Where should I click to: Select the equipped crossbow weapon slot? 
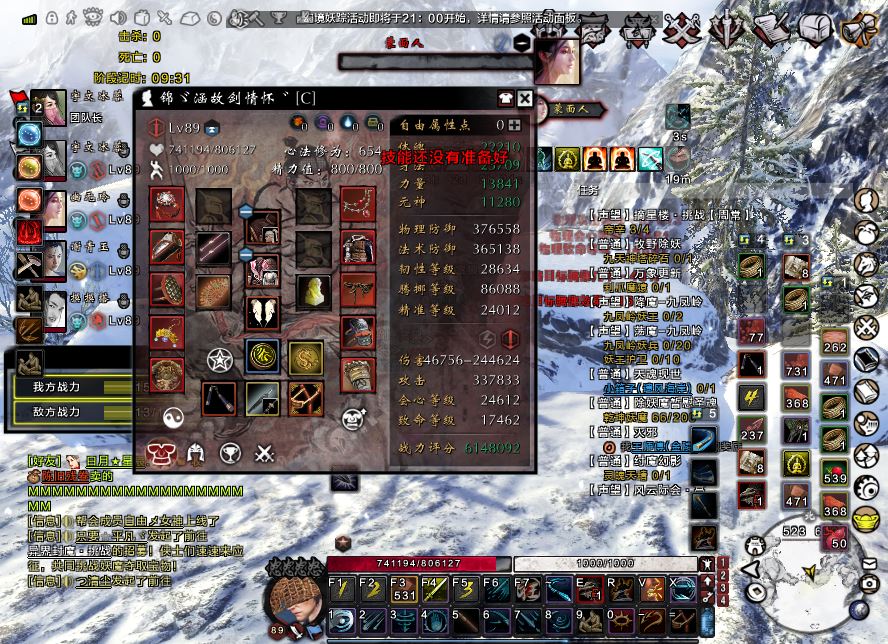pos(304,398)
